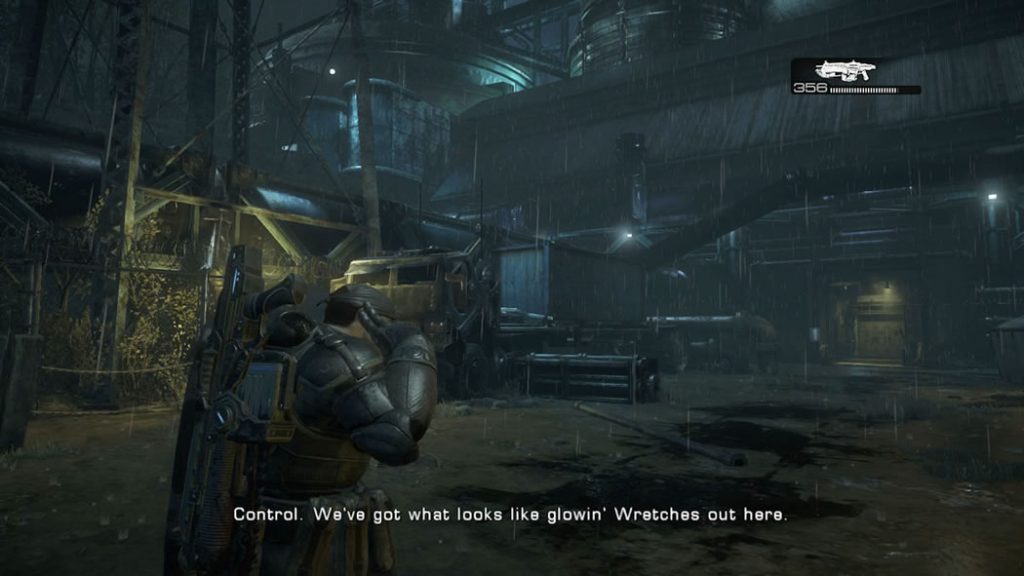Select the Lancer rifle weapon icon
The image size is (1024, 576).
pyautogui.click(x=845, y=69)
